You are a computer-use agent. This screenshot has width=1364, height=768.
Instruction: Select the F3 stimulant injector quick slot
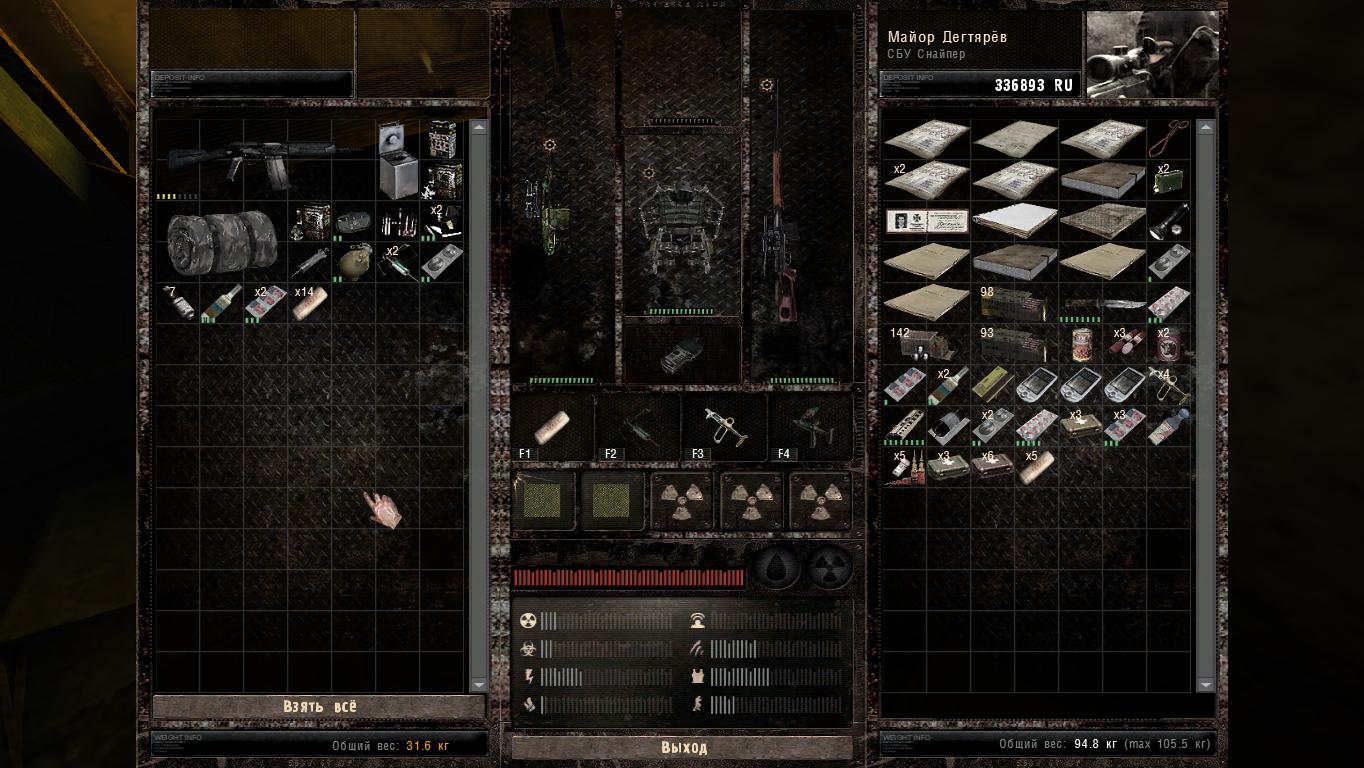tap(724, 427)
